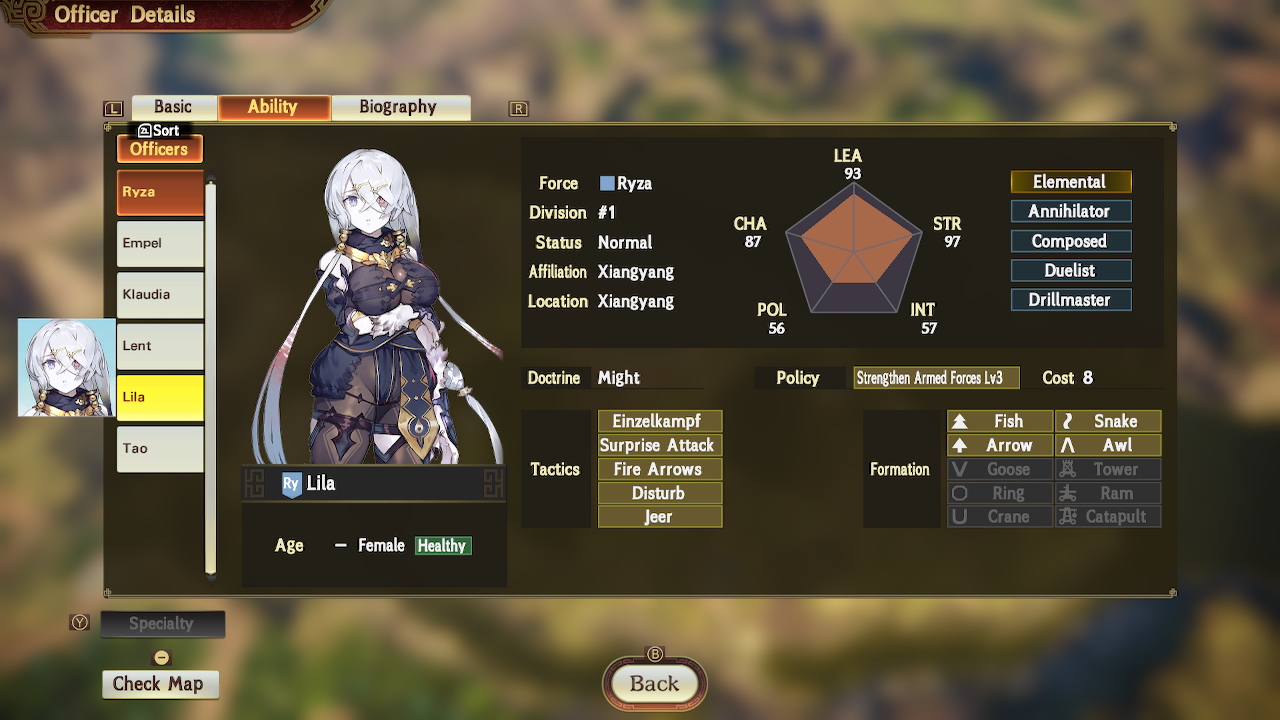Select the Catapult formation icon
Viewport: 1280px width, 720px height.
(x=1108, y=517)
